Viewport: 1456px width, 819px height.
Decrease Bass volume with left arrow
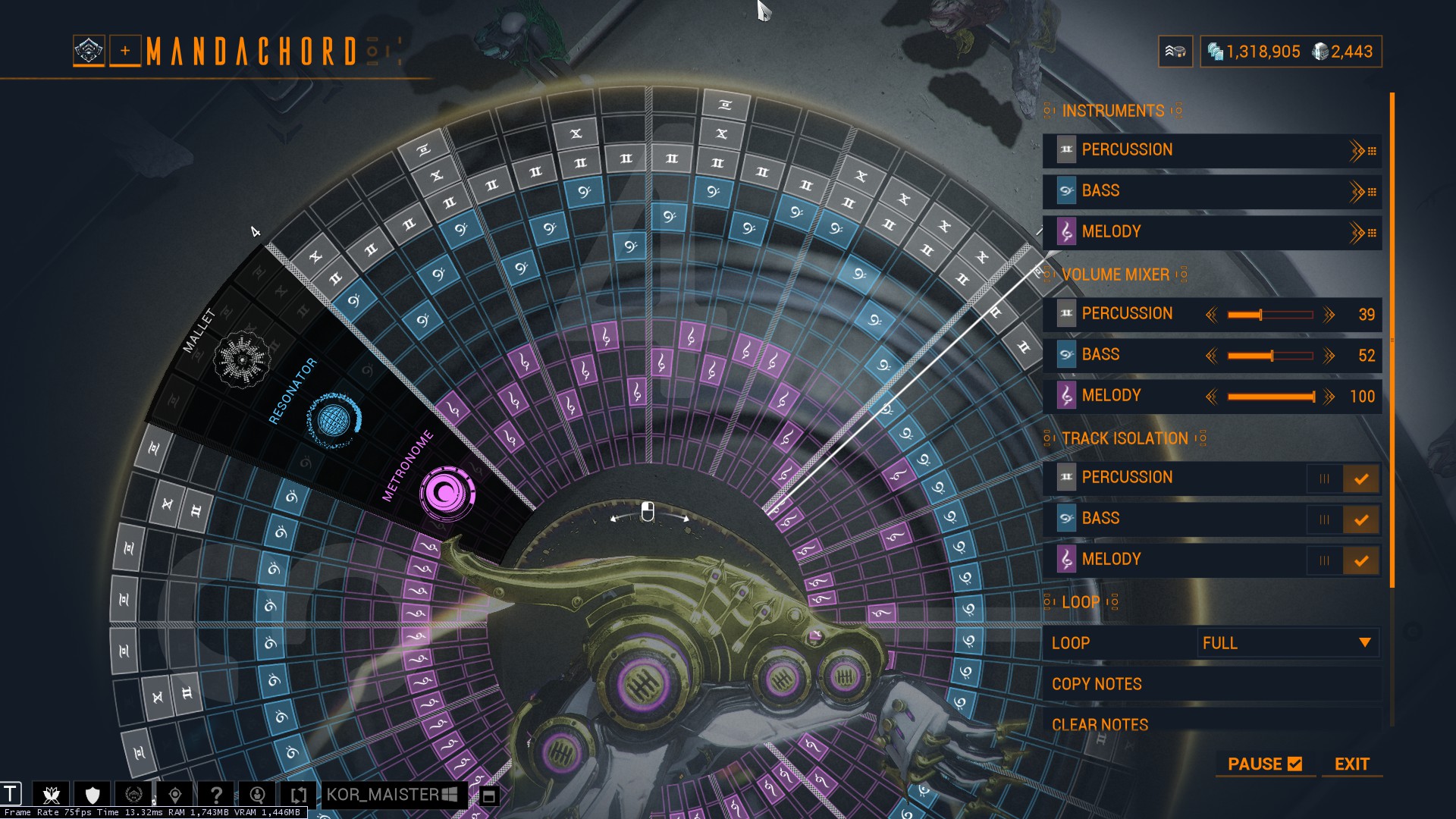pyautogui.click(x=1211, y=356)
